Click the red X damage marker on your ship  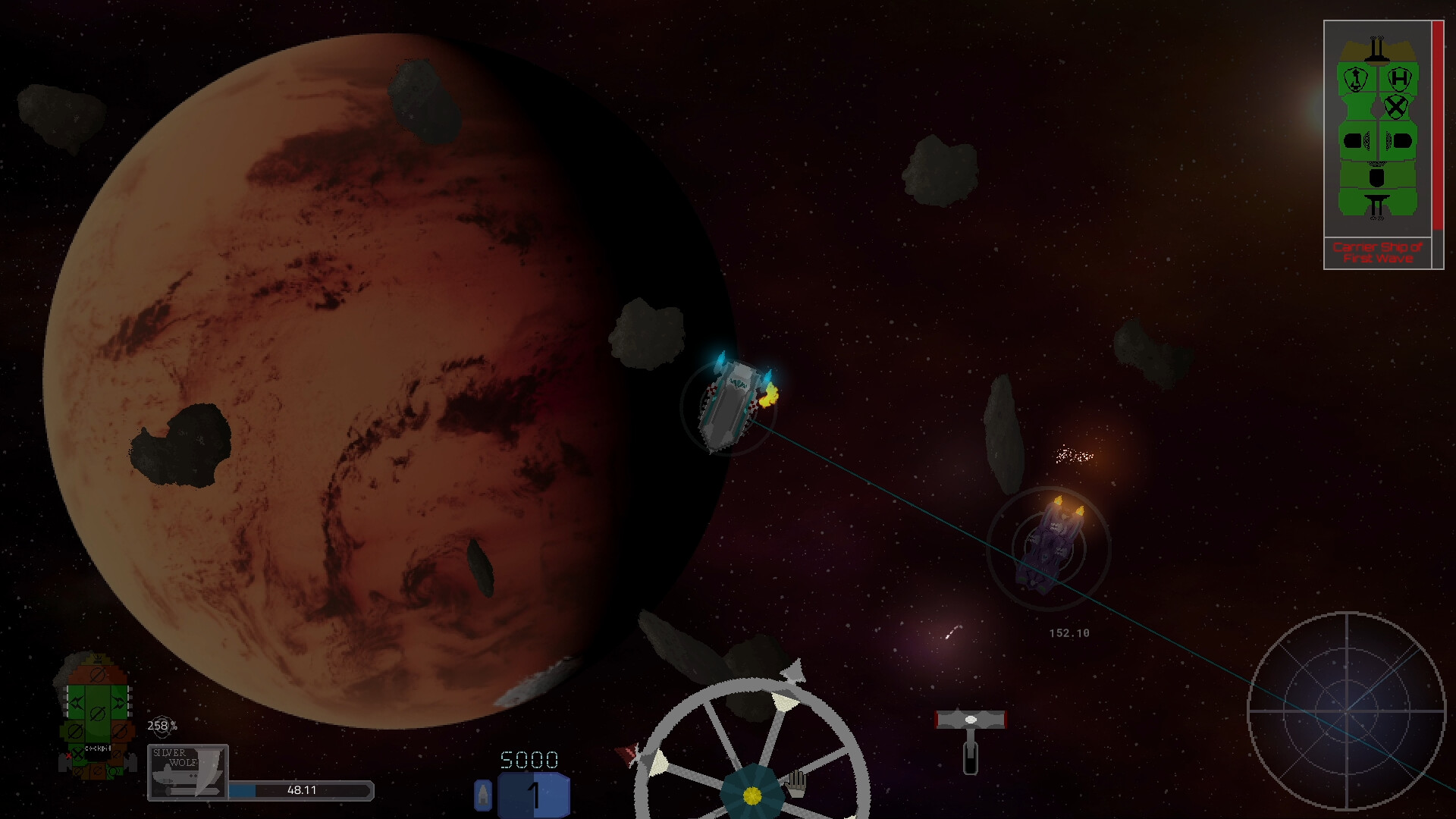point(69,755)
